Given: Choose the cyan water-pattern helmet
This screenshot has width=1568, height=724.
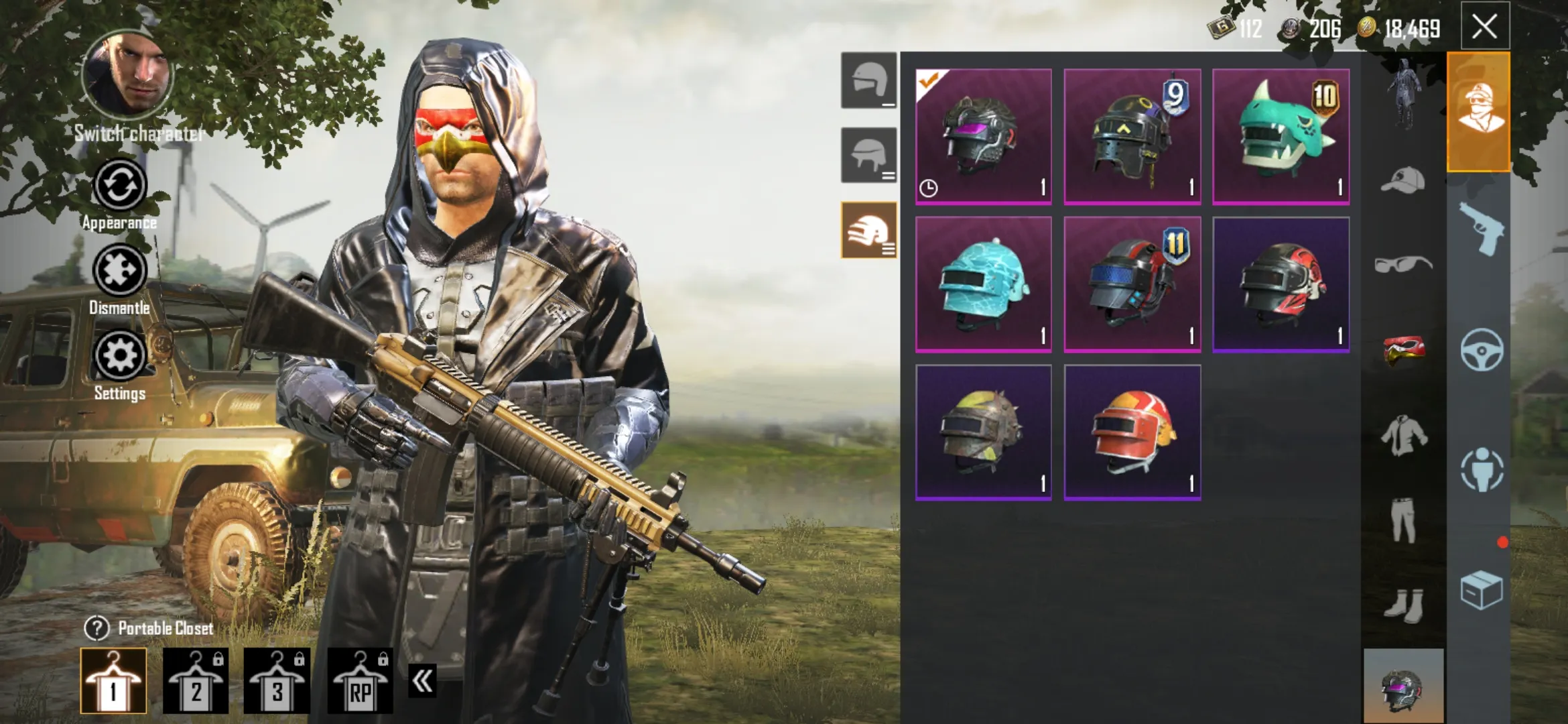Looking at the screenshot, I should (983, 284).
